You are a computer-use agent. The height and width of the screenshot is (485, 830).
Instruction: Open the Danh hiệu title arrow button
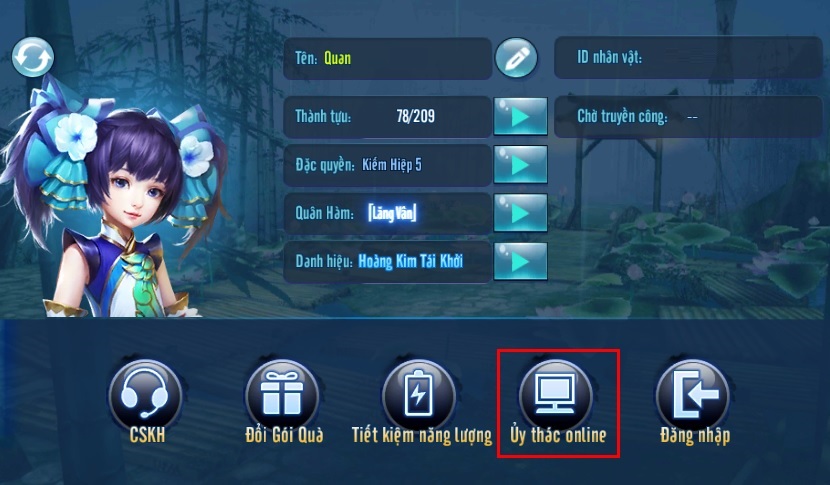point(520,260)
